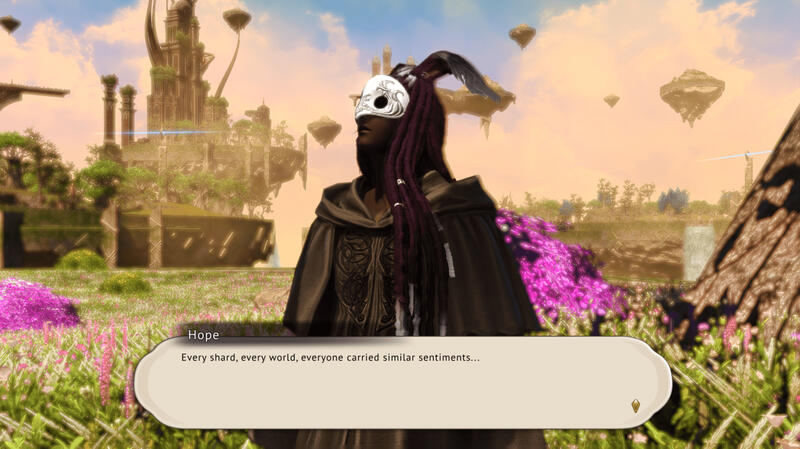800x449 pixels.
Task: Click the dialogue advance arrow indicator
Action: click(635, 405)
